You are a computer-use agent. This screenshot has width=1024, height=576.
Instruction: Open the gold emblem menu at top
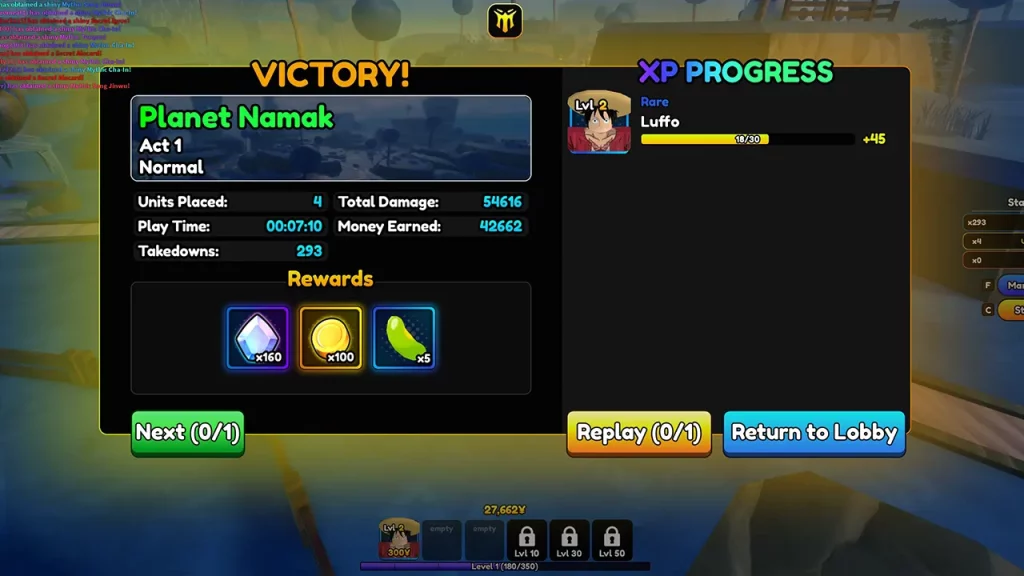[505, 21]
